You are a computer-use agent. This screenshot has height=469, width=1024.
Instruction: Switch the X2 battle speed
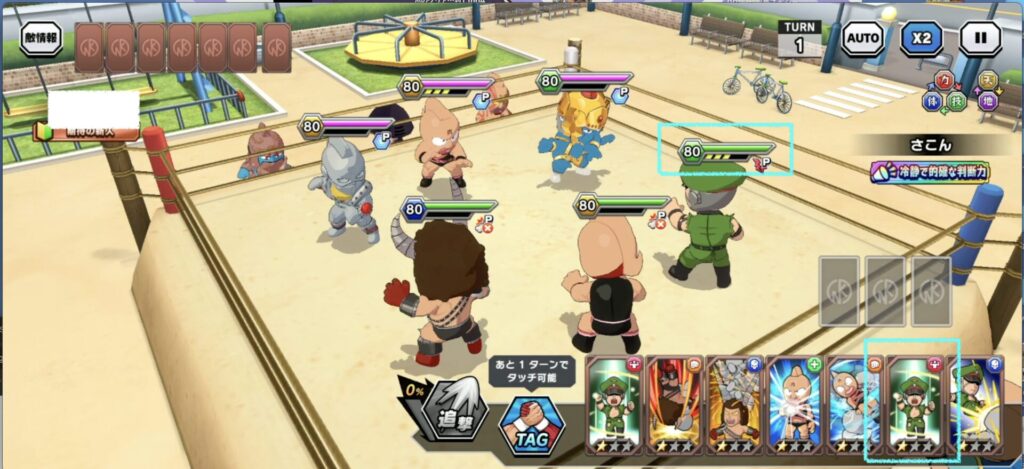coord(921,38)
